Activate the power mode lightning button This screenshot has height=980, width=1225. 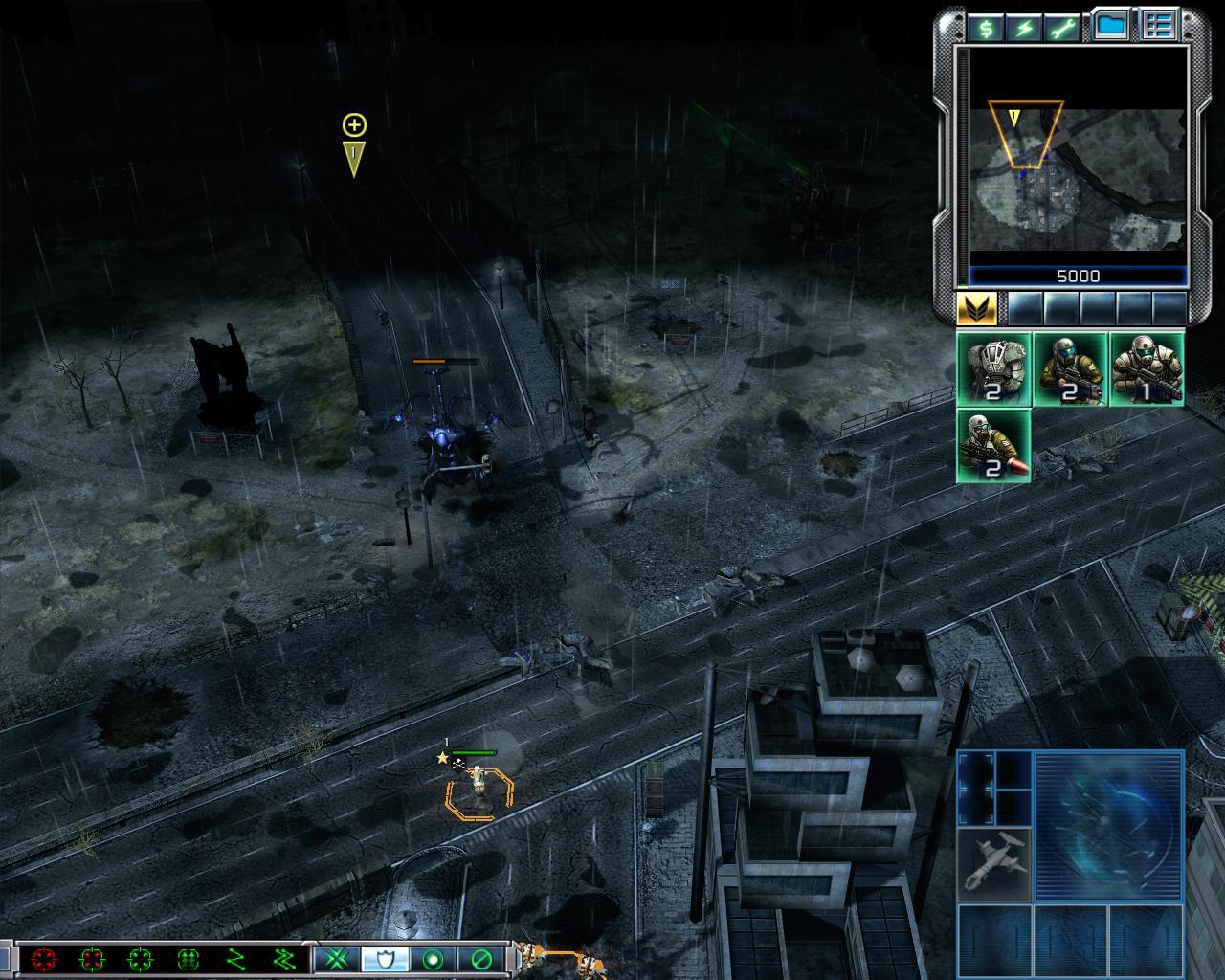(1024, 28)
